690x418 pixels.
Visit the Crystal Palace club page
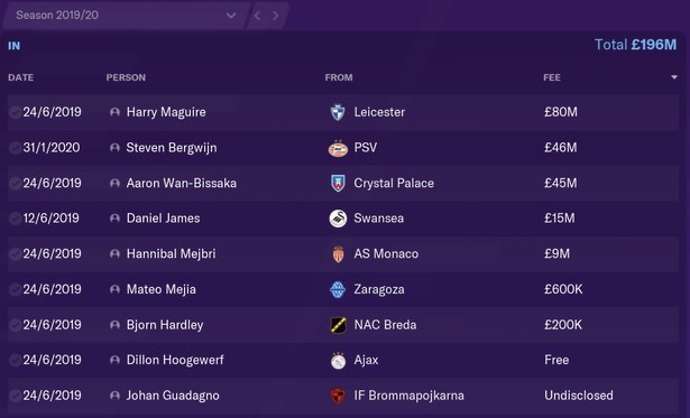[394, 183]
